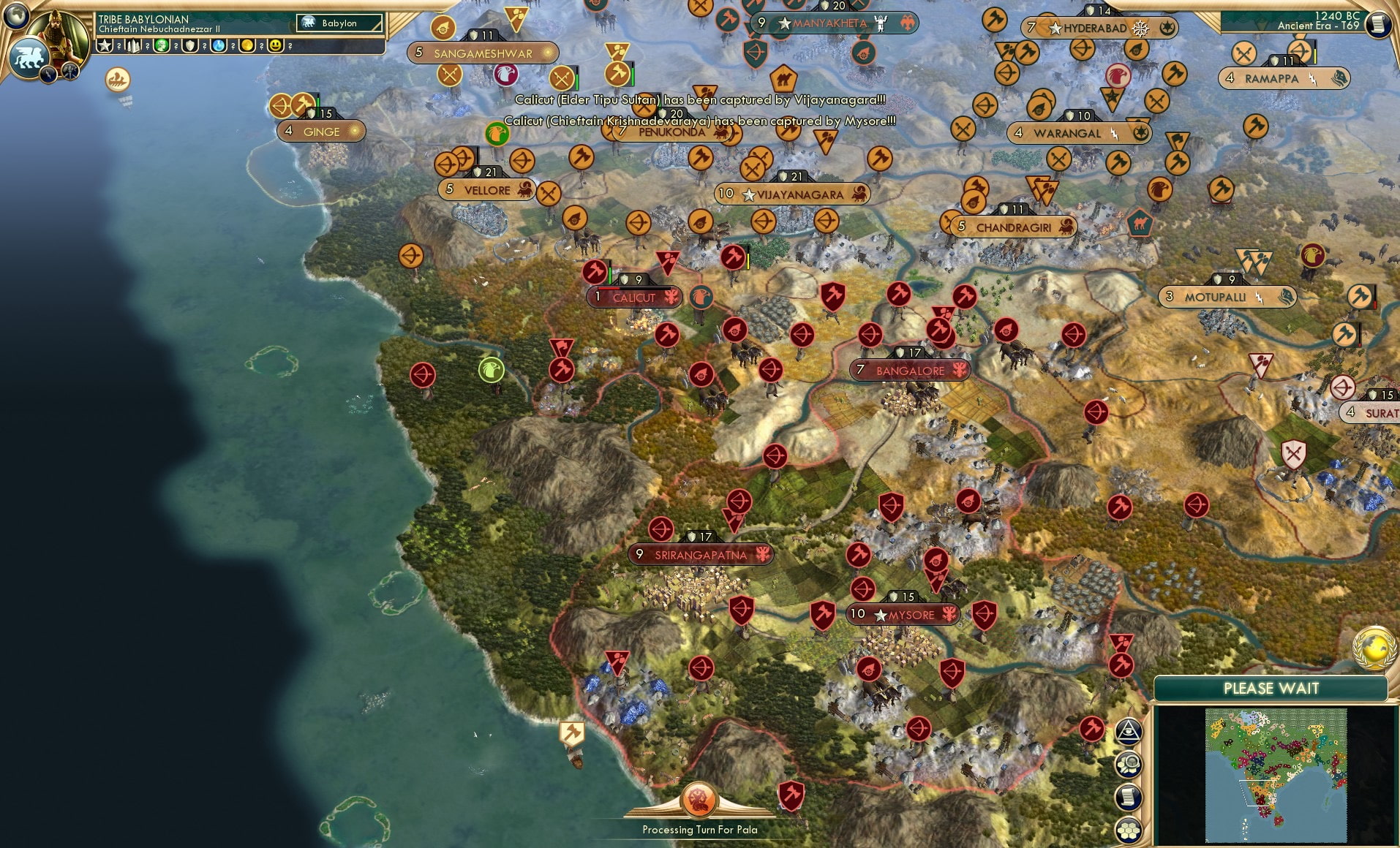
Task: Select the Mysore city banner
Action: (902, 614)
